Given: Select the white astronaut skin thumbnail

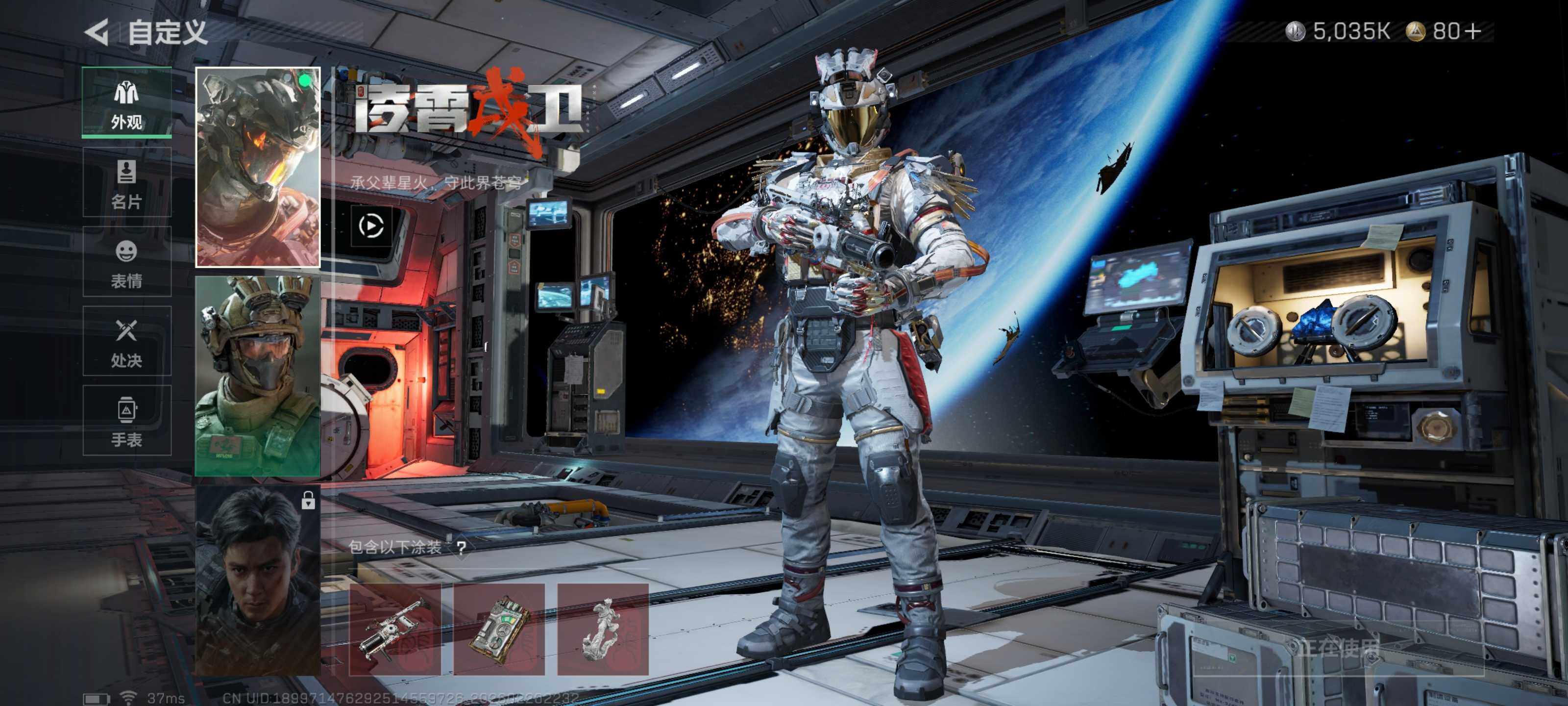Looking at the screenshot, I should 257,167.
